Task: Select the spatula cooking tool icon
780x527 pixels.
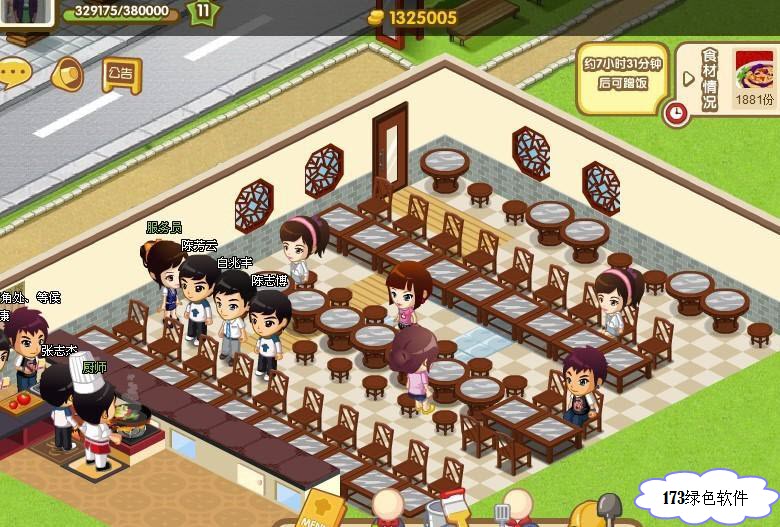Action: tap(503, 512)
